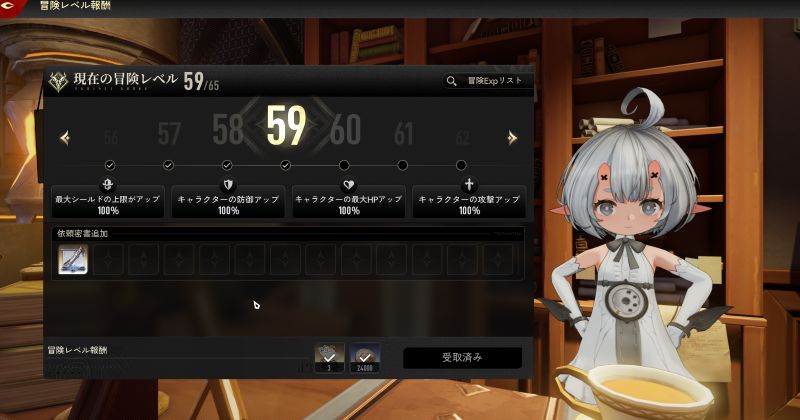The height and width of the screenshot is (420, 800).
Task: Open the 冒険Expリスト search button
Action: pos(486,81)
